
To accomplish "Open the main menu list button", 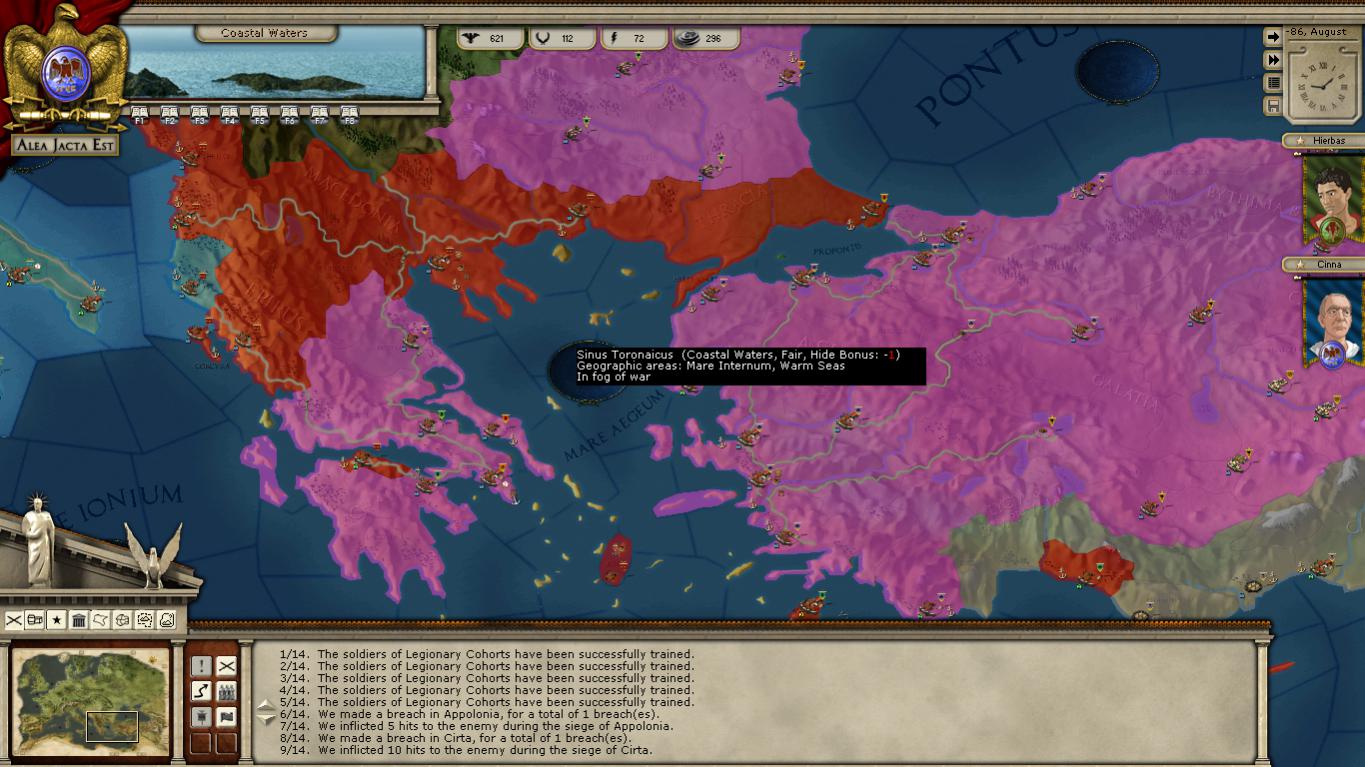I will (x=1273, y=83).
